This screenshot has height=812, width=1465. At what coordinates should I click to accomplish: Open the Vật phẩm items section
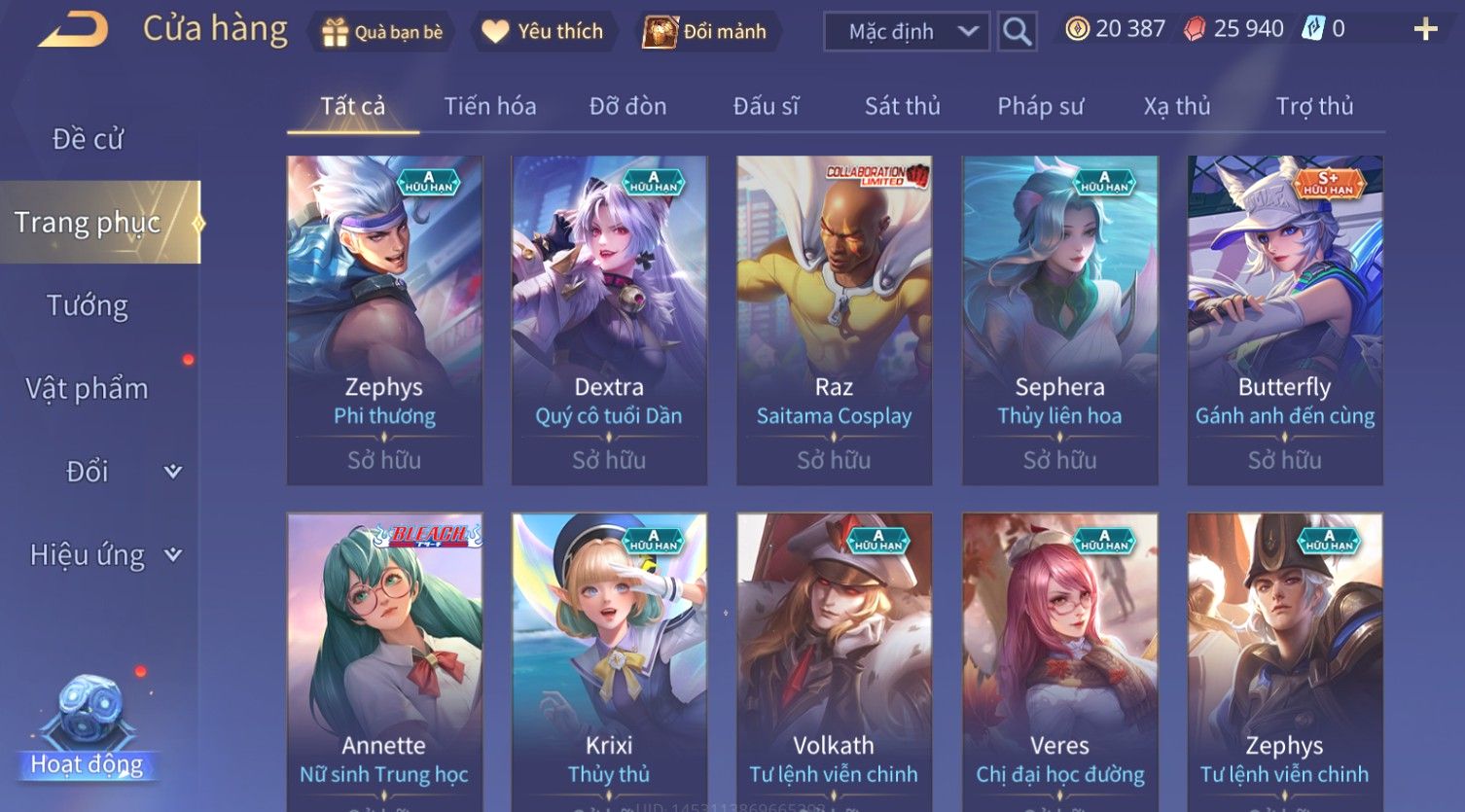88,389
